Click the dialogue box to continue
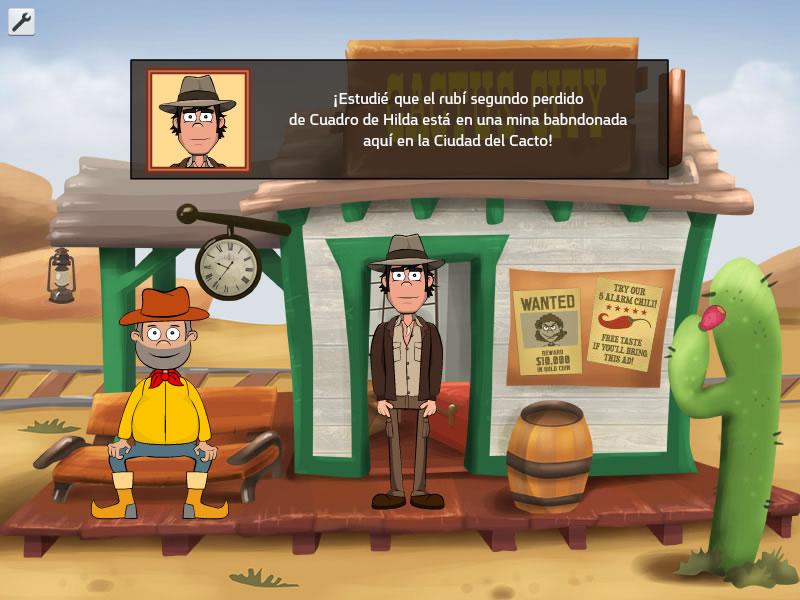The height and width of the screenshot is (600, 800). (400, 119)
